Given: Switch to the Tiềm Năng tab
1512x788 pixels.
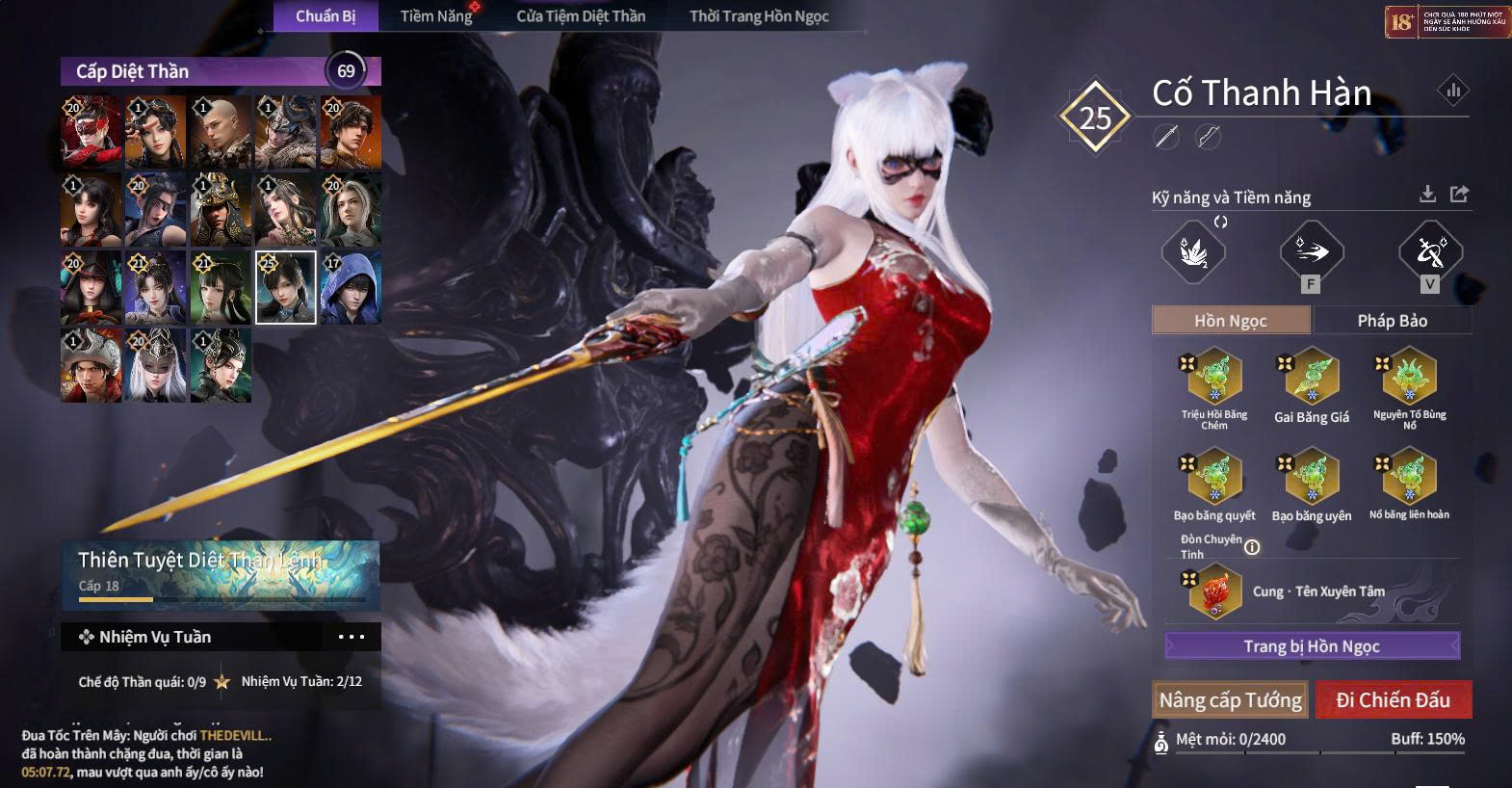Looking at the screenshot, I should coord(436,15).
